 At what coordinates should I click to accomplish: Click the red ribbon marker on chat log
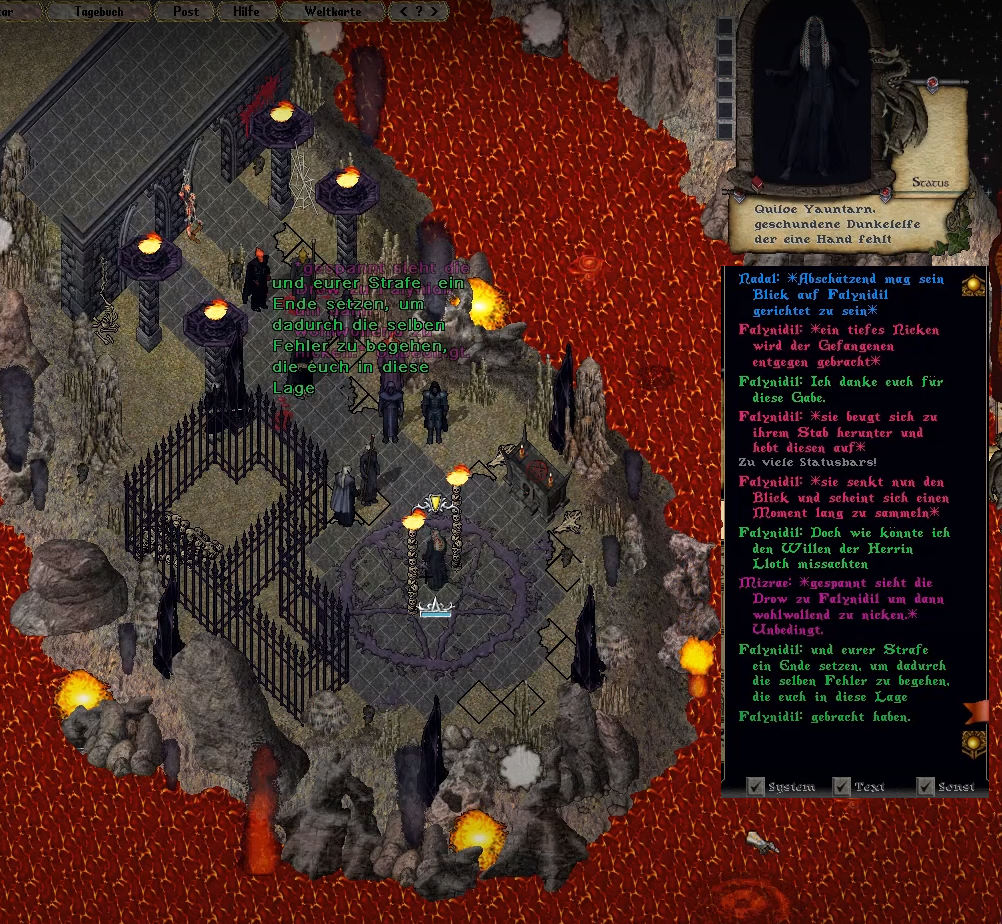click(975, 712)
